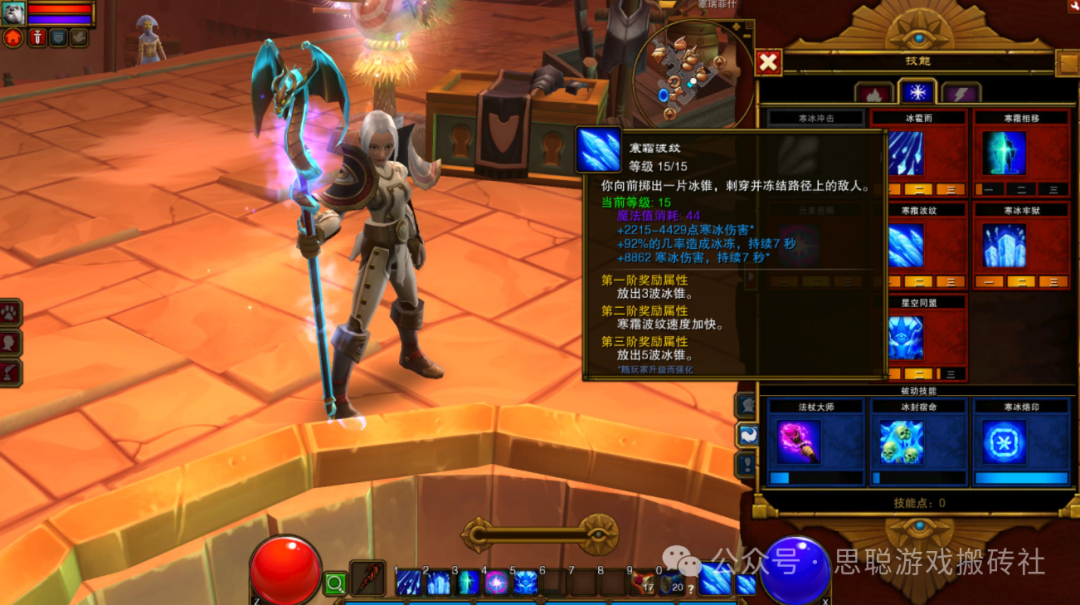This screenshot has height=605, width=1080.
Task: Select the 寒霜相移 skill icon
Action: click(1004, 153)
